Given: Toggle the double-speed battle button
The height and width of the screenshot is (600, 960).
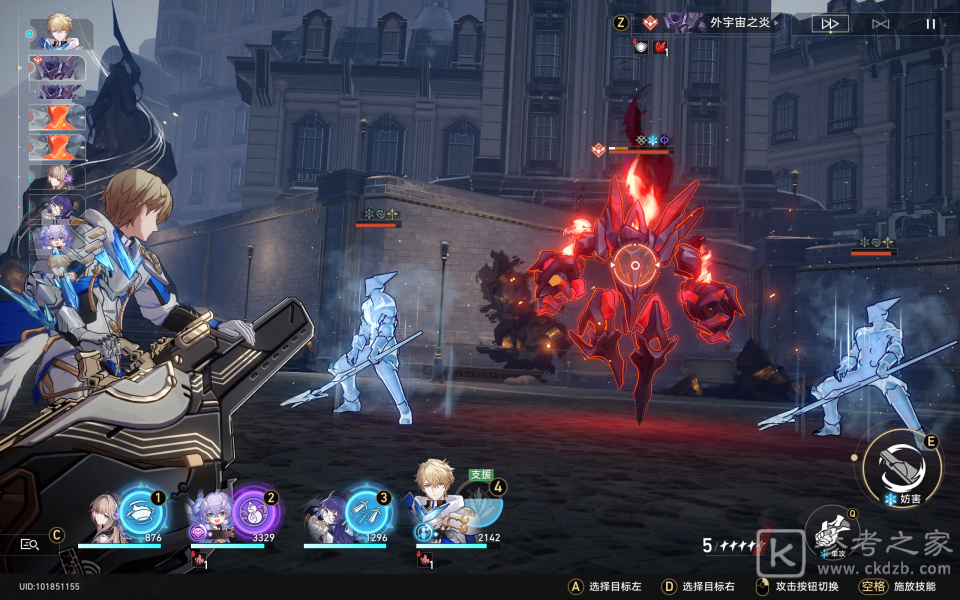Looking at the screenshot, I should pyautogui.click(x=830, y=24).
